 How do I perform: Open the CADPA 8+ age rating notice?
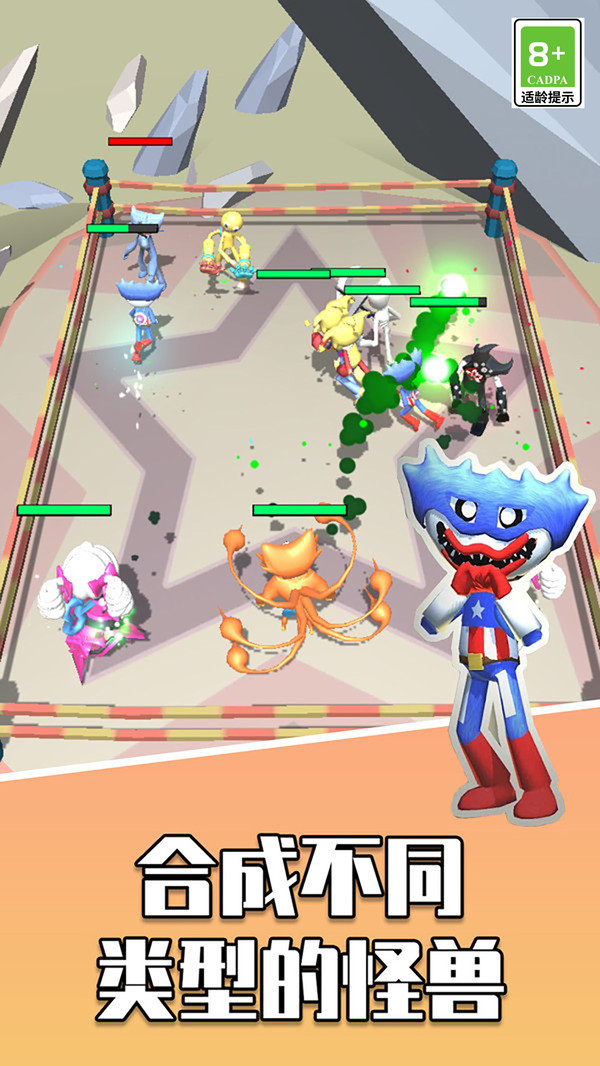[x=547, y=62]
